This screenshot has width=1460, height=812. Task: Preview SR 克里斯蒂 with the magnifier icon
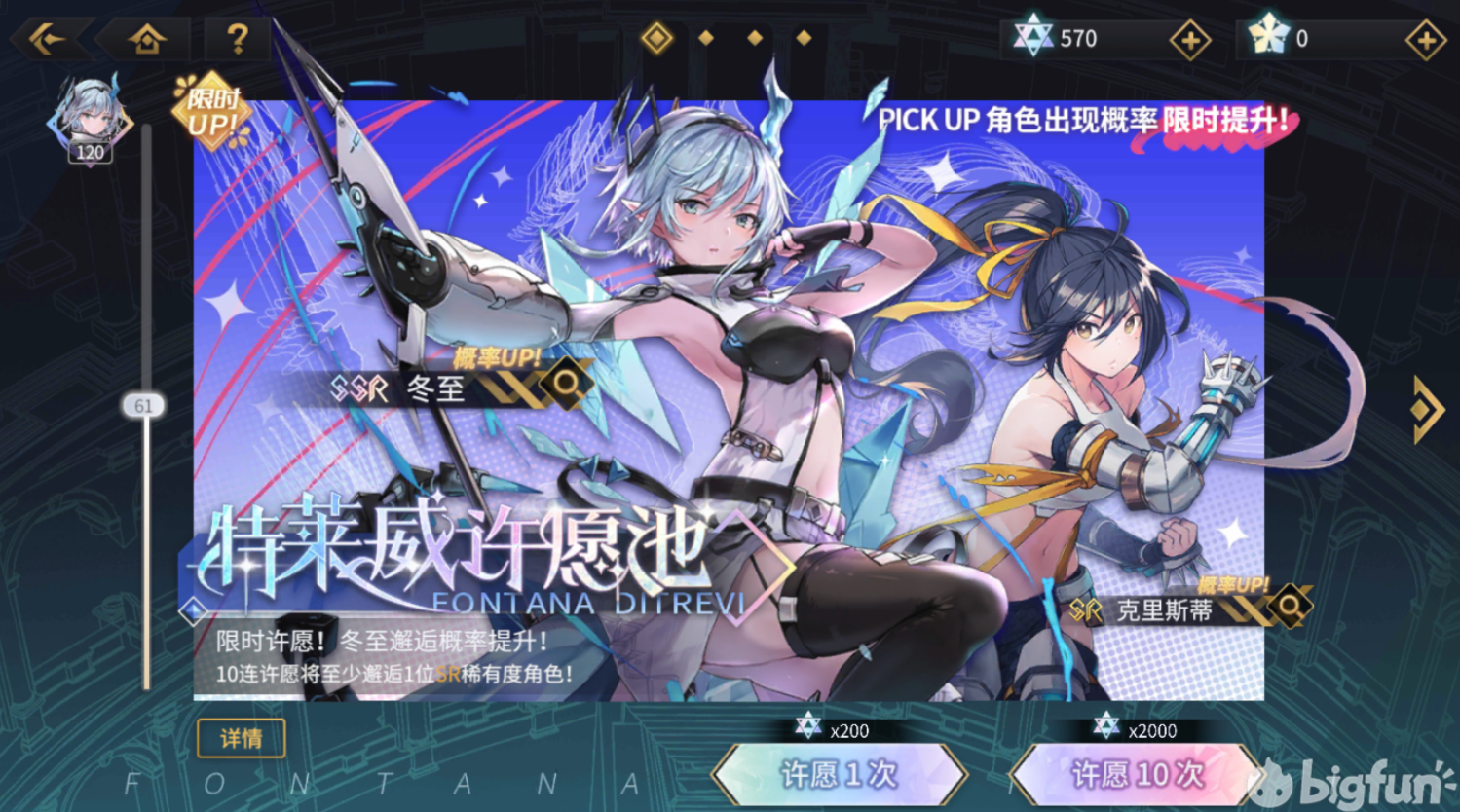[x=1288, y=606]
